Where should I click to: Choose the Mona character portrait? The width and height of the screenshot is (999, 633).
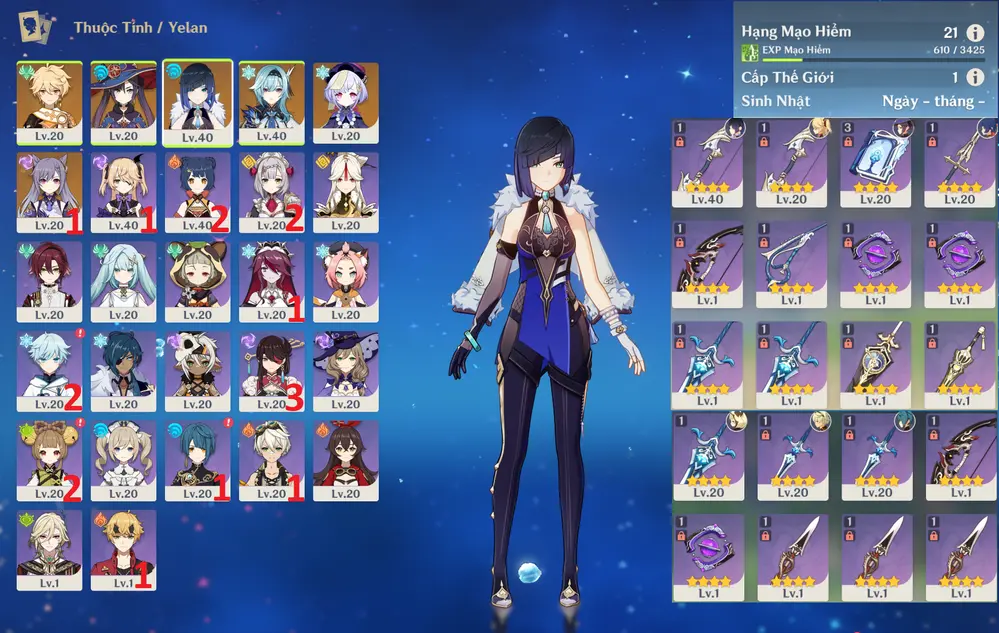coord(124,102)
